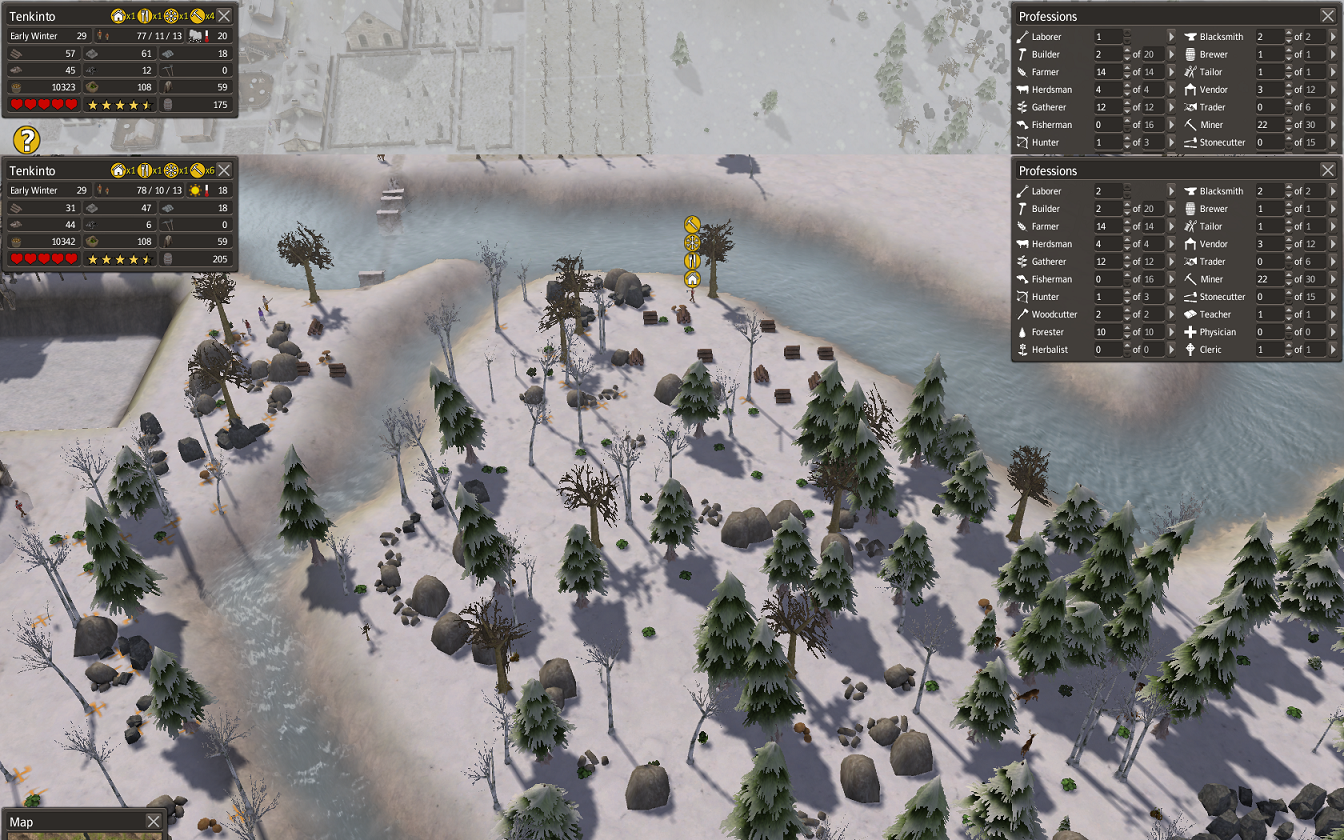
Task: Increase the Herbalist count with its up arrow
Action: [1126, 346]
